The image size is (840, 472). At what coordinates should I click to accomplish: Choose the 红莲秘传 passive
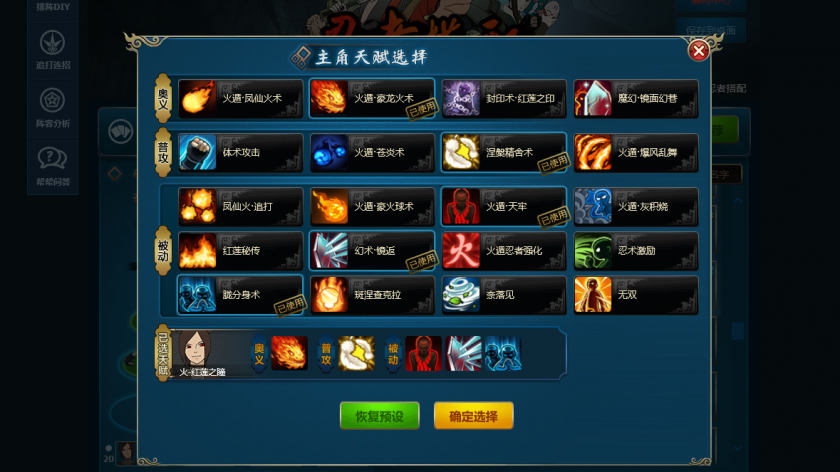[240, 251]
